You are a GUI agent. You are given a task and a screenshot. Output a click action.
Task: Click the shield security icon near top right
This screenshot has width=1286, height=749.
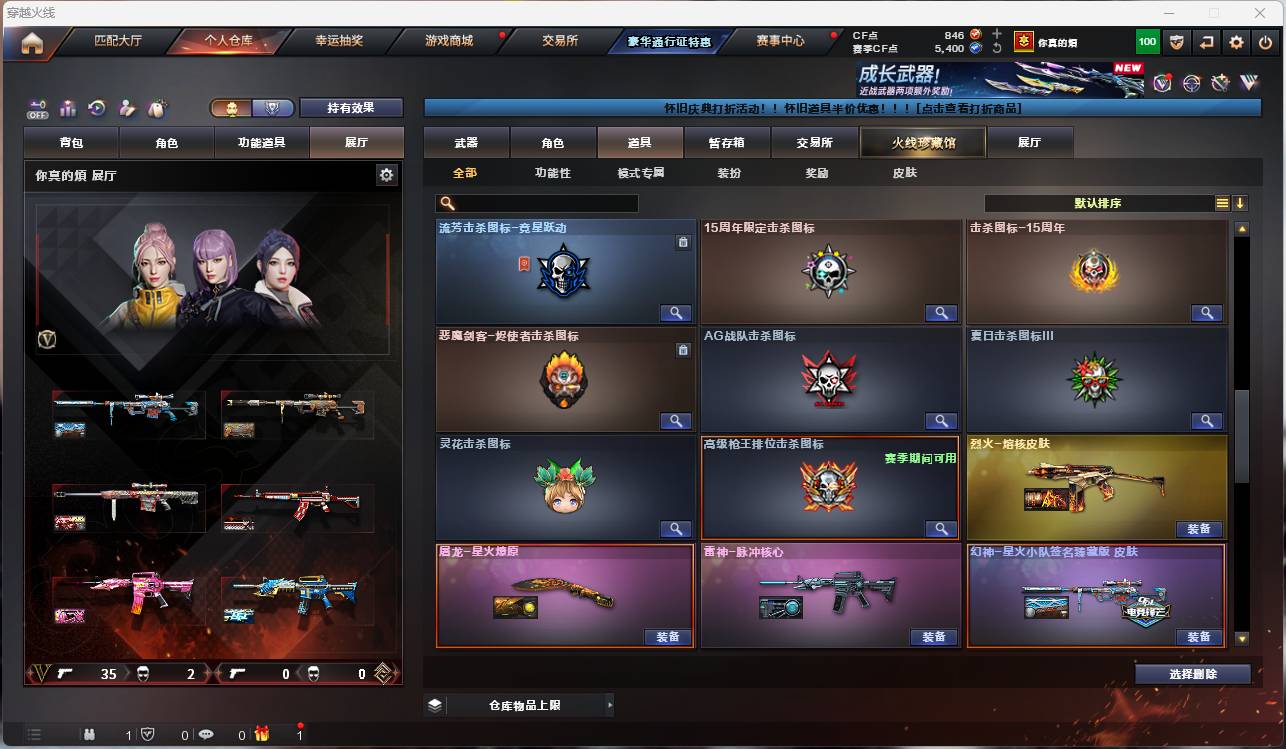[1178, 42]
